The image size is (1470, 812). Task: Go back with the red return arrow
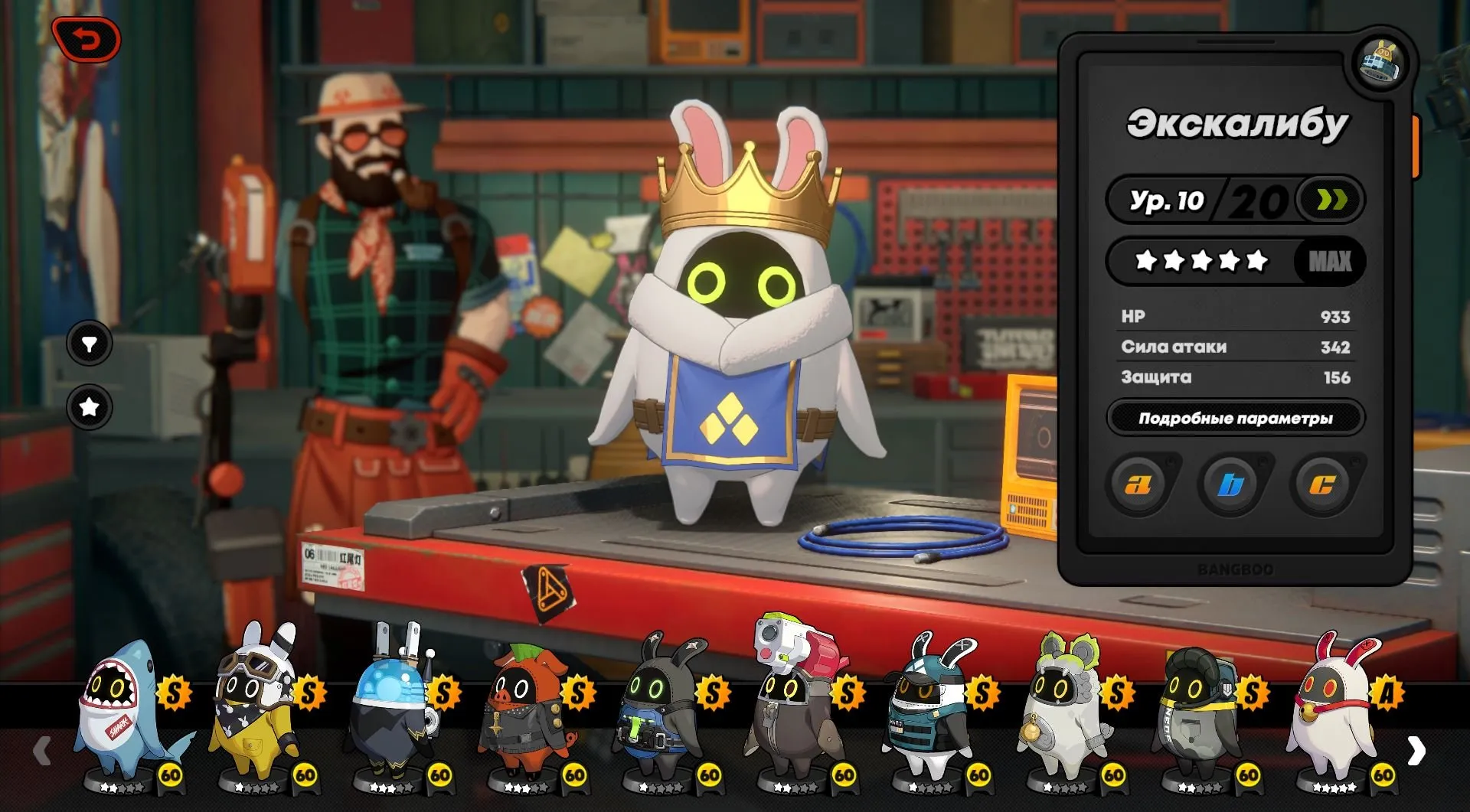coord(87,39)
